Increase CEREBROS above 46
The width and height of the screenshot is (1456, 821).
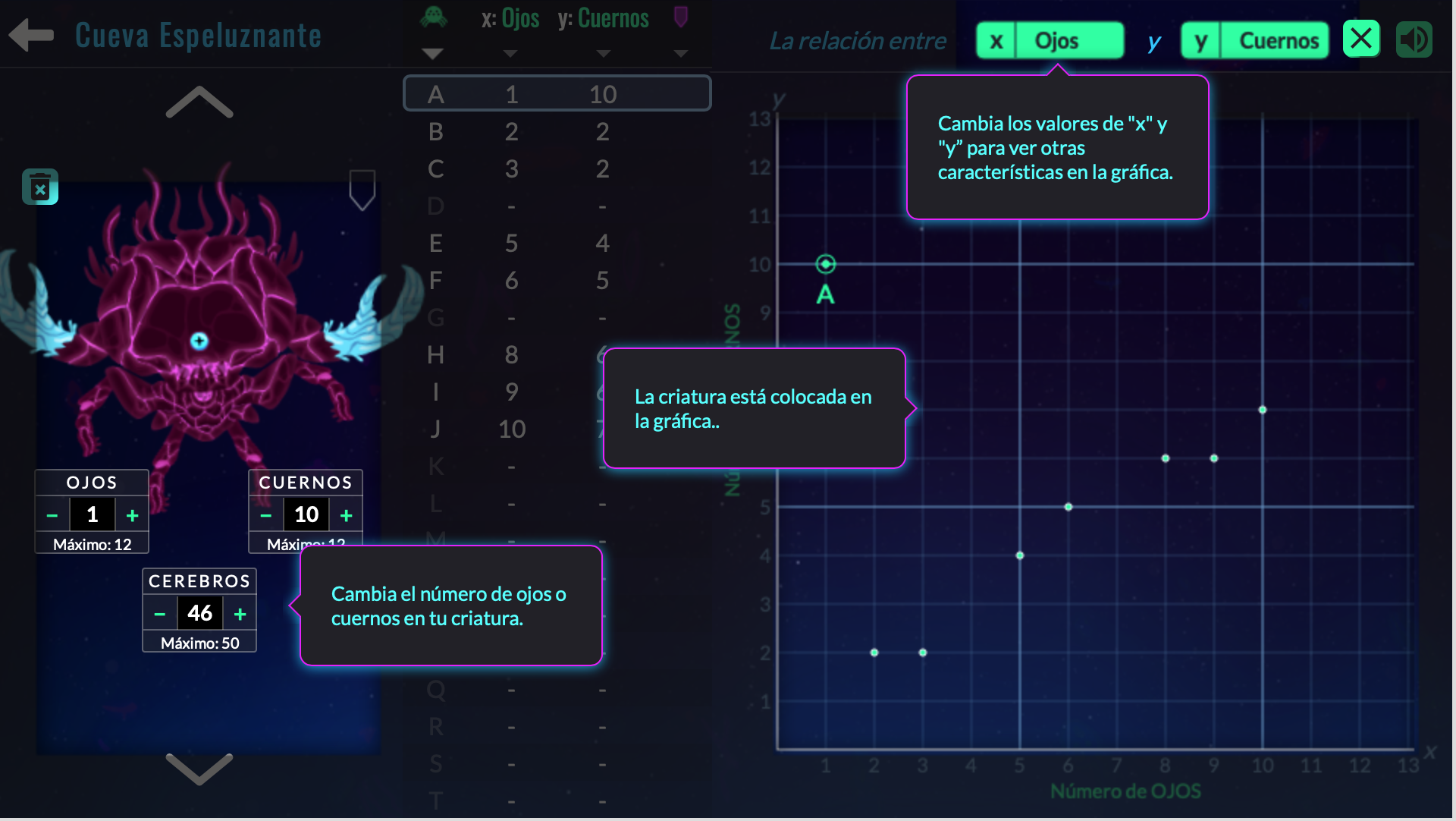tap(239, 612)
